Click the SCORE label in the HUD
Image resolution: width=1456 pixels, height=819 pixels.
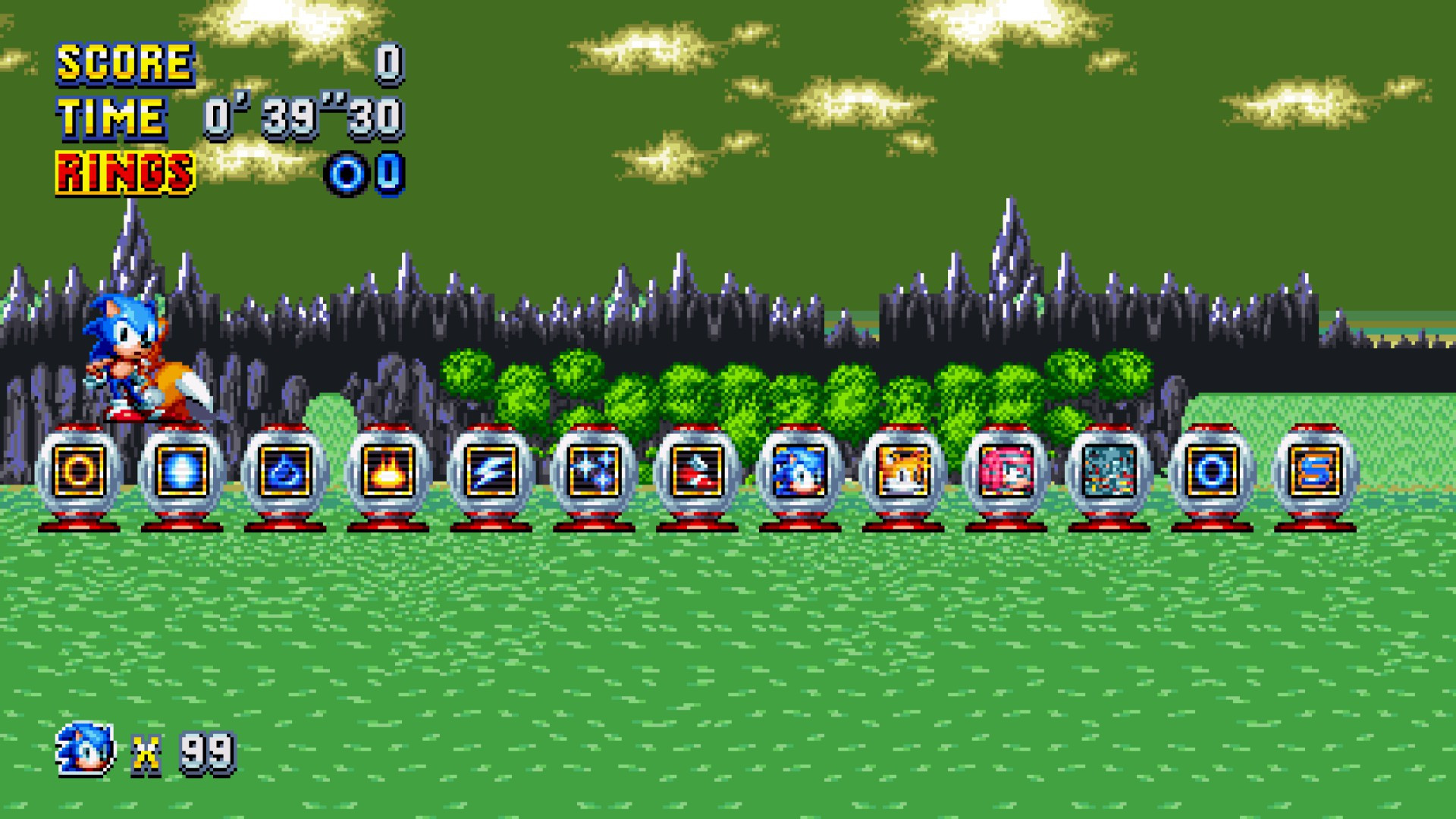click(124, 61)
